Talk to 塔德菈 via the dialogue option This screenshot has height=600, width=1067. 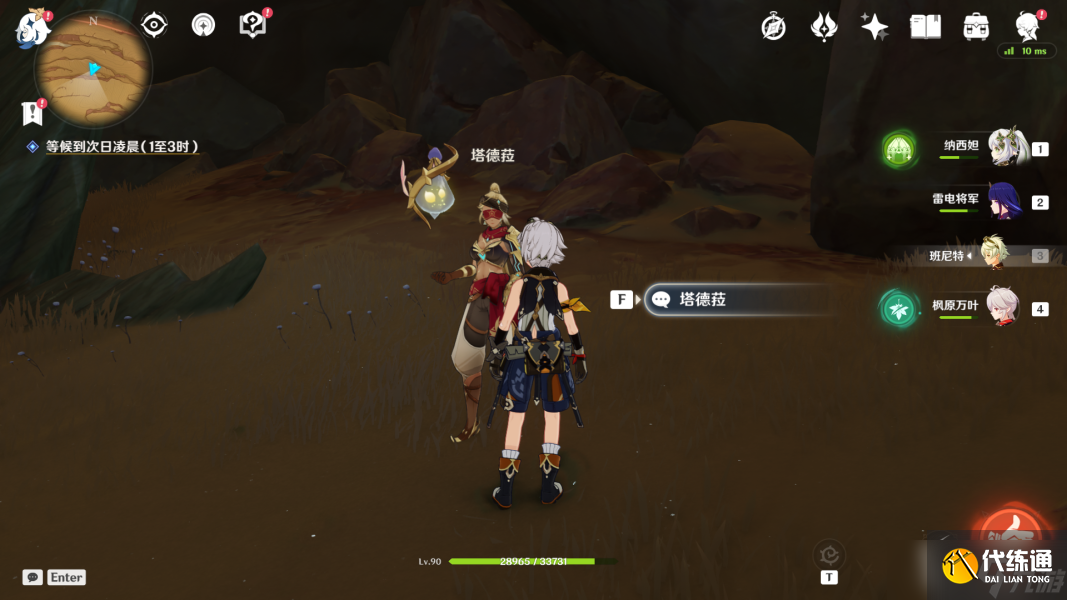tap(735, 299)
